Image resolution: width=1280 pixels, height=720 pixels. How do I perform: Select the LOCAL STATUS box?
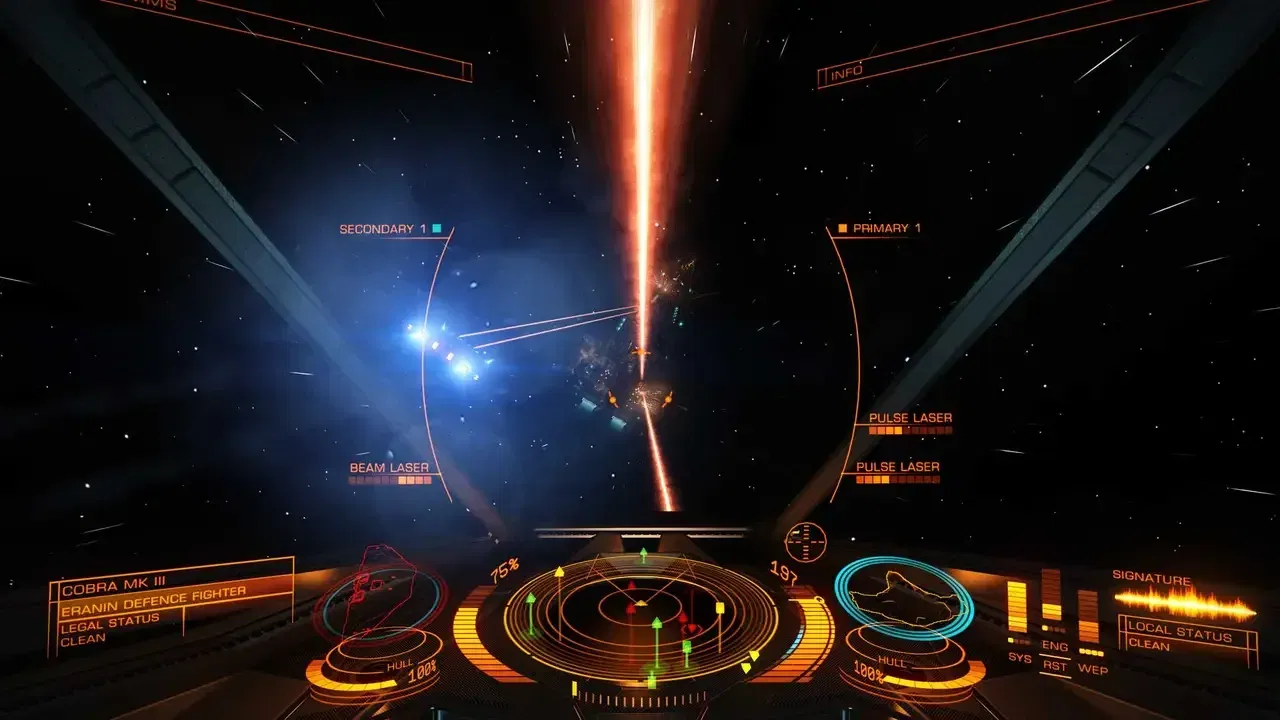click(1188, 639)
